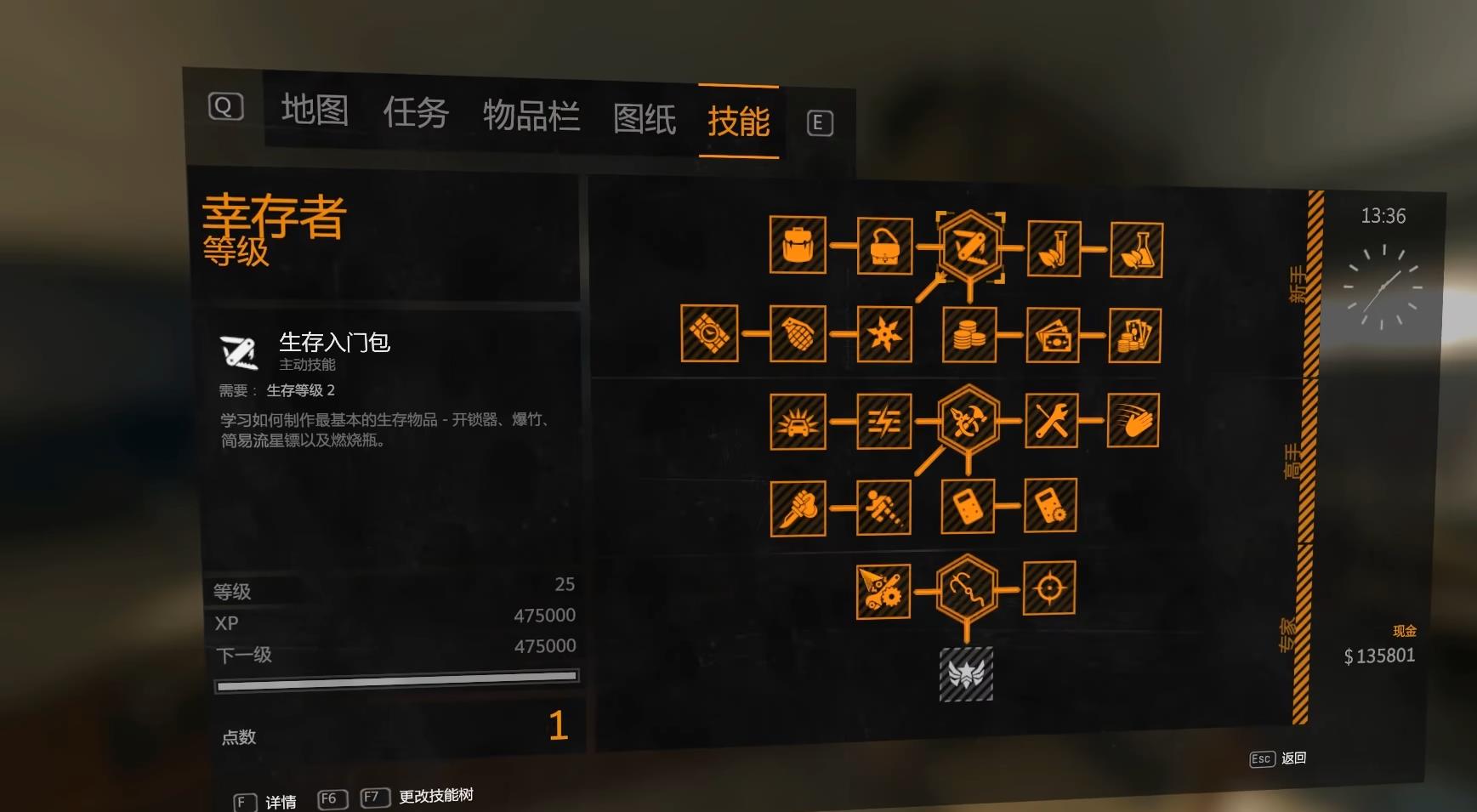The height and width of the screenshot is (812, 1477).
Task: Pick the fist holding knife skill
Action: [x=798, y=508]
